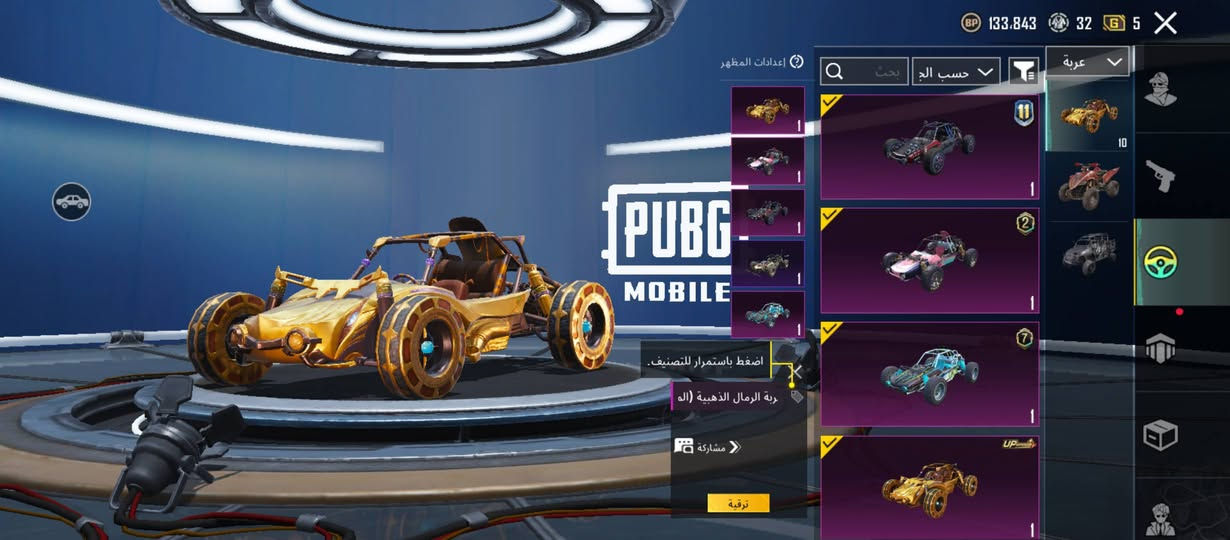Select the cyan neon buggy skin

click(929, 374)
